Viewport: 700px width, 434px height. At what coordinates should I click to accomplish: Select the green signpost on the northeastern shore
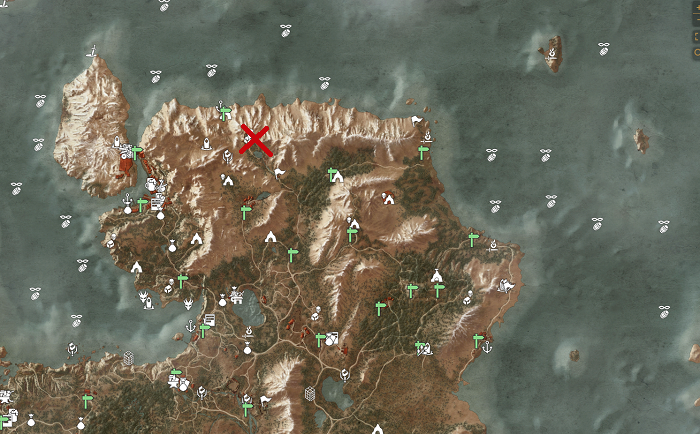[423, 152]
